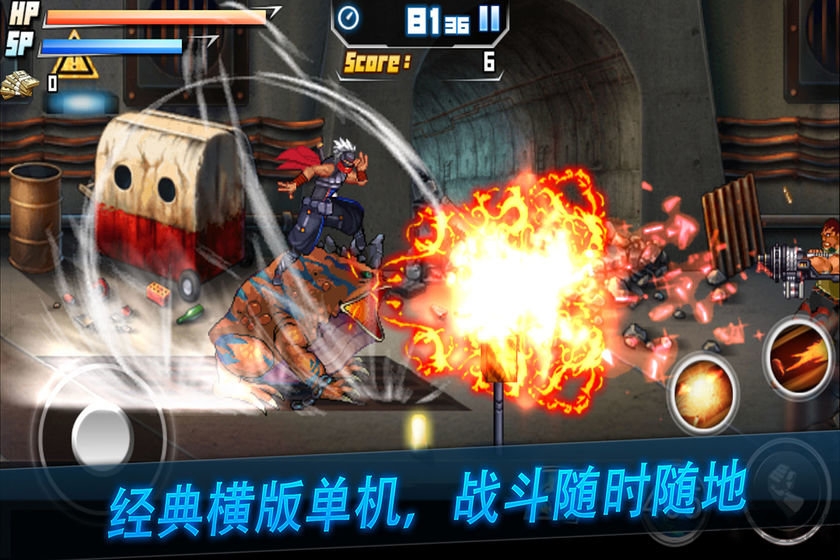
Task: Activate the fiery explosion skill
Action: click(x=704, y=387)
